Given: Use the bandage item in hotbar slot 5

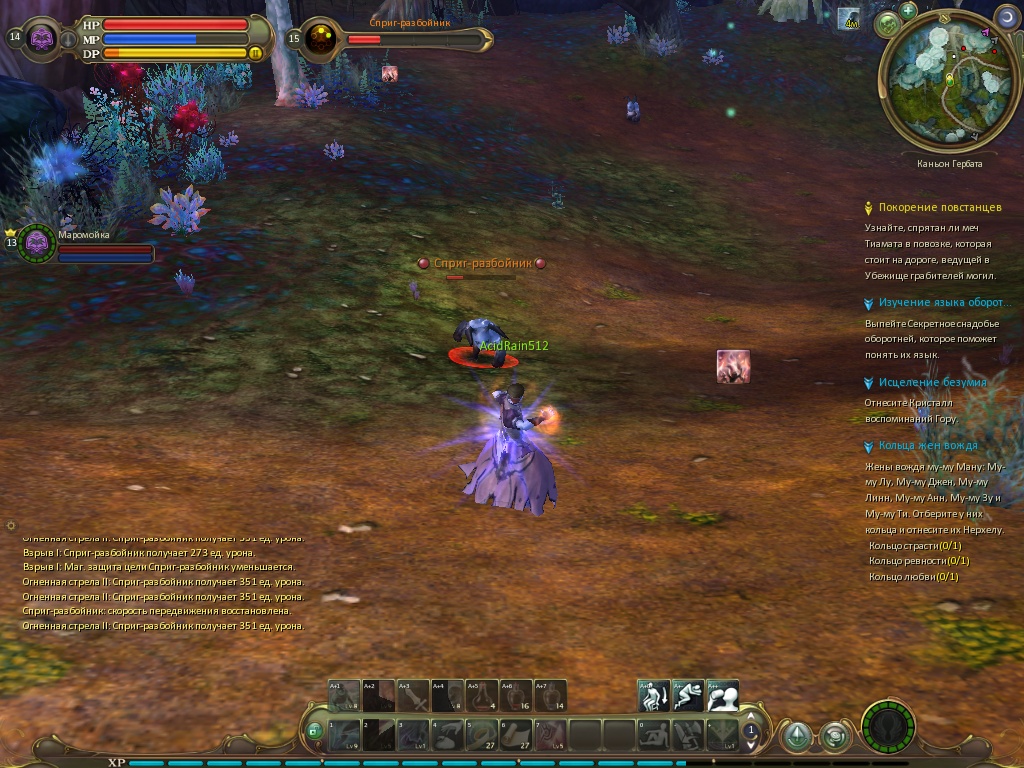Looking at the screenshot, I should click(x=482, y=735).
